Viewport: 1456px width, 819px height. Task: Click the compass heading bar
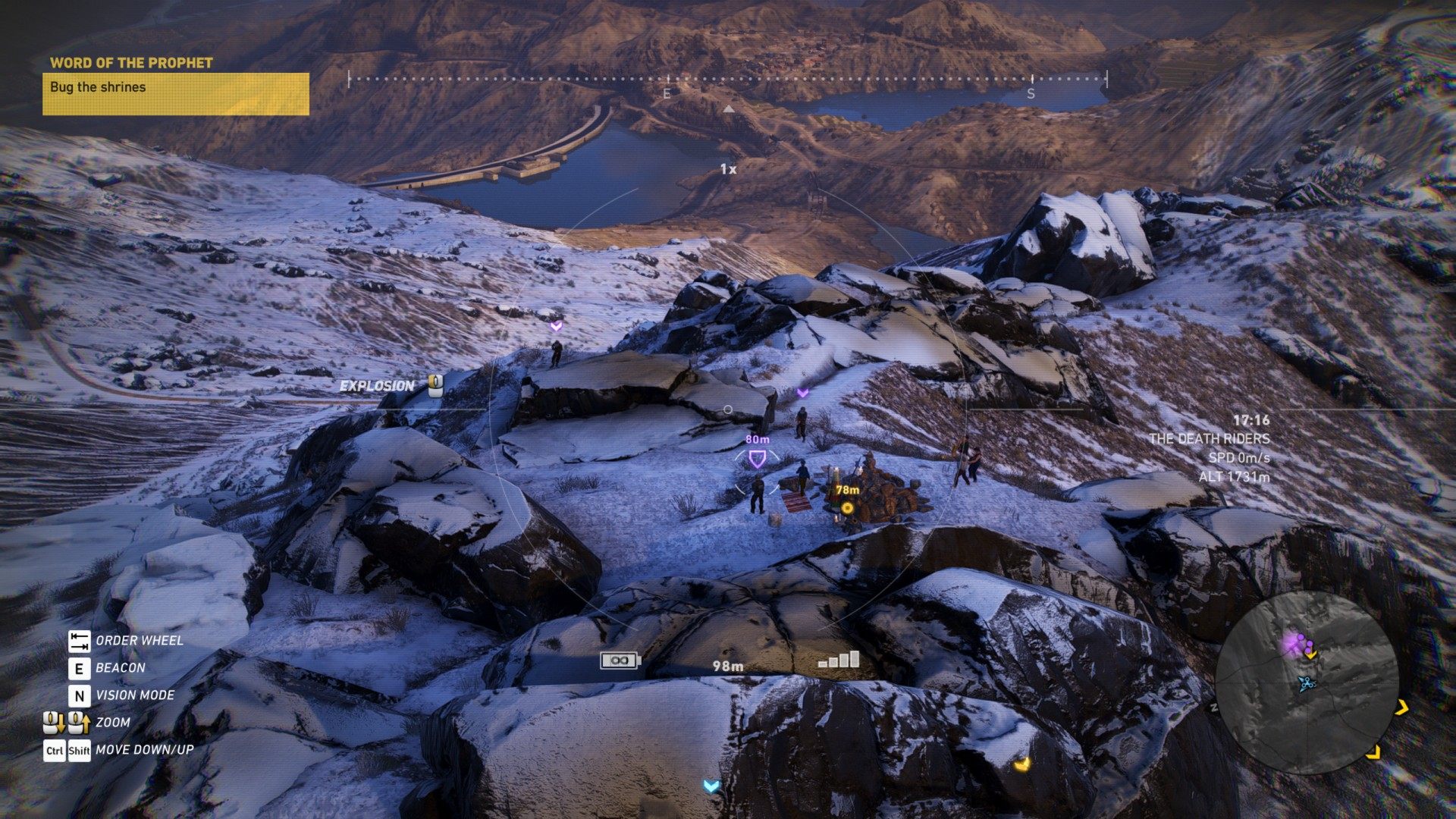tap(727, 80)
